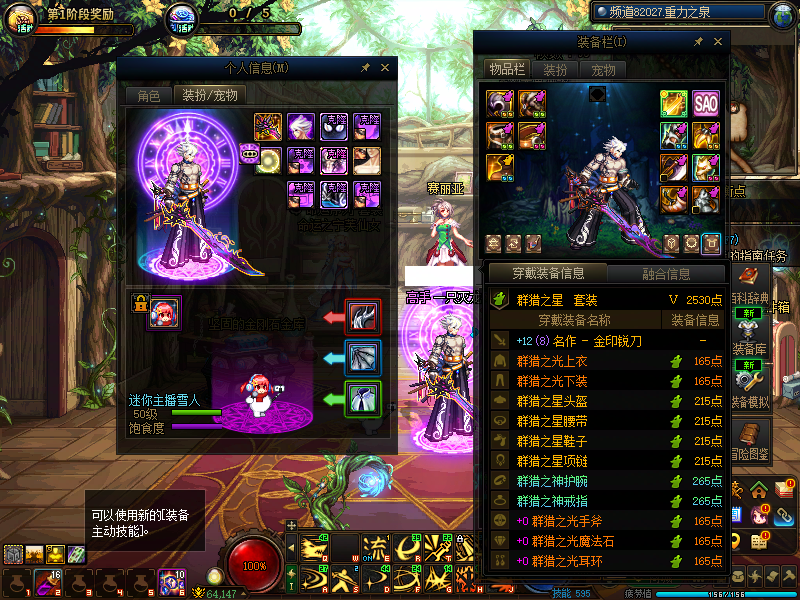Switch to the 角色 tab

coord(148,96)
